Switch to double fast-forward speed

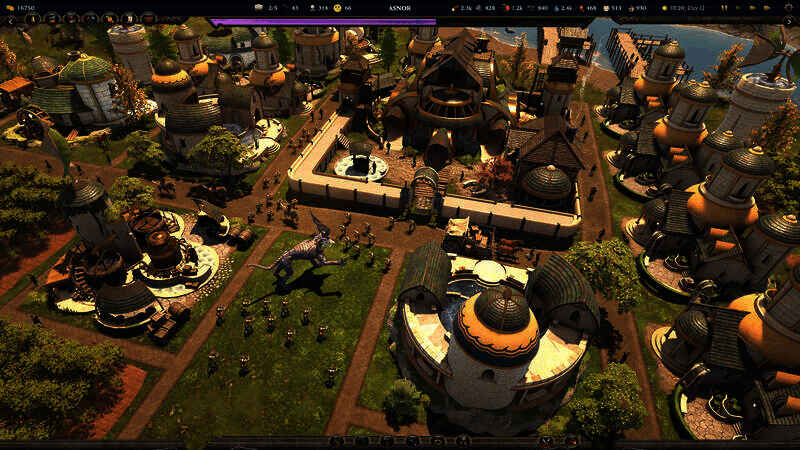752,8
